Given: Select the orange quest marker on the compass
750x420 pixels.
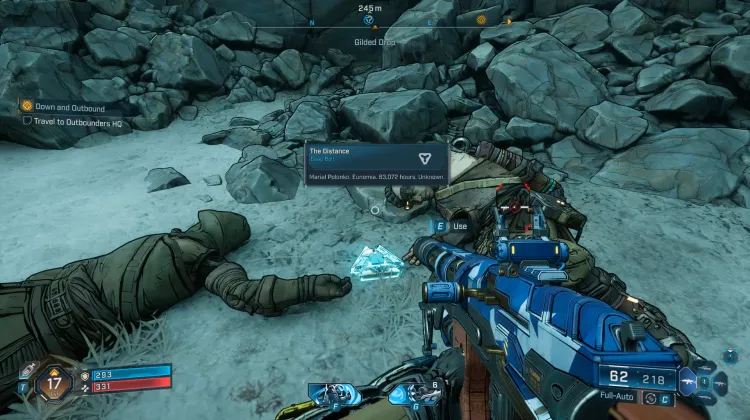Looking at the screenshot, I should (481, 20).
